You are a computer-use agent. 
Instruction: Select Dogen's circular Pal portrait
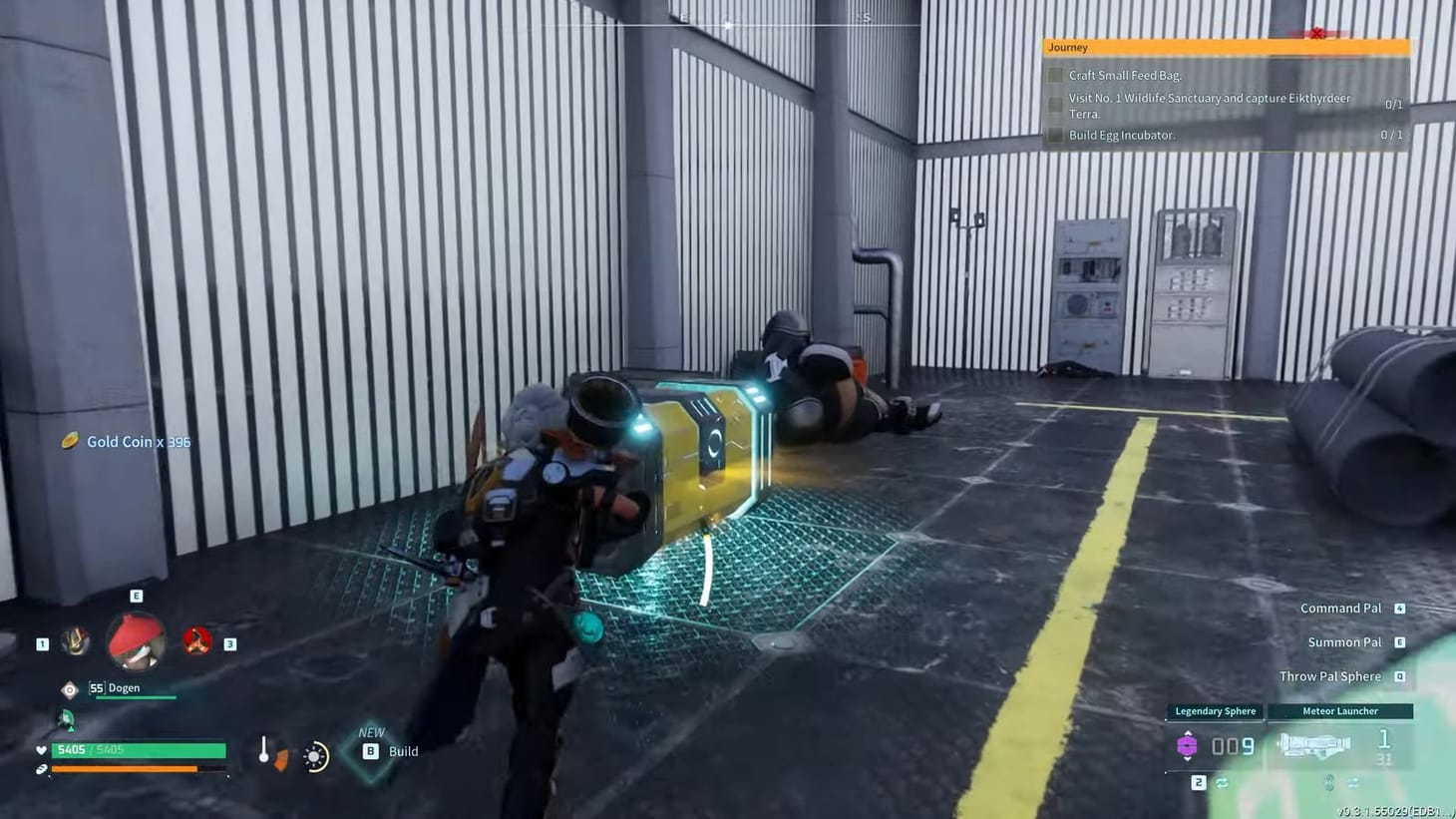coord(136,642)
